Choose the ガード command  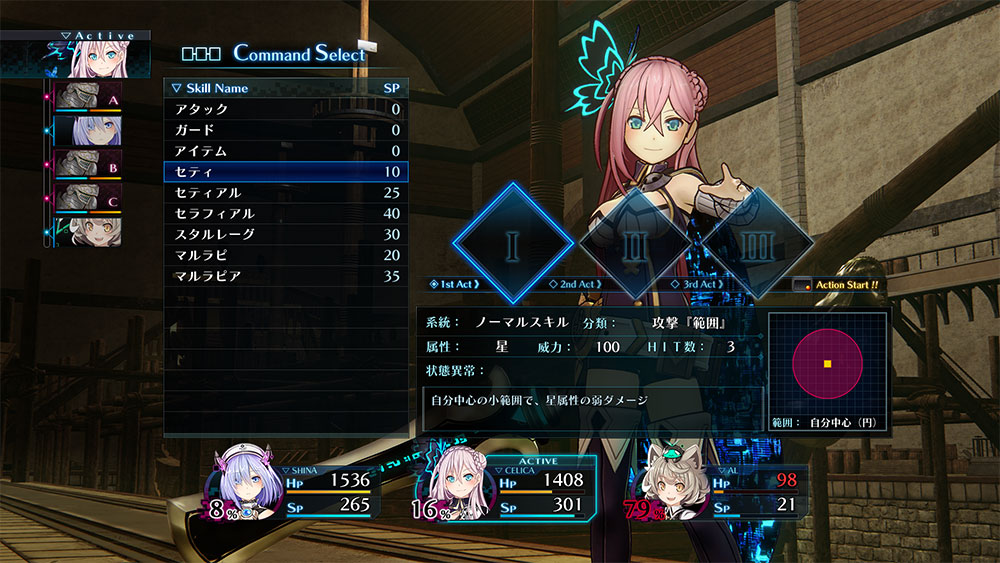point(284,130)
